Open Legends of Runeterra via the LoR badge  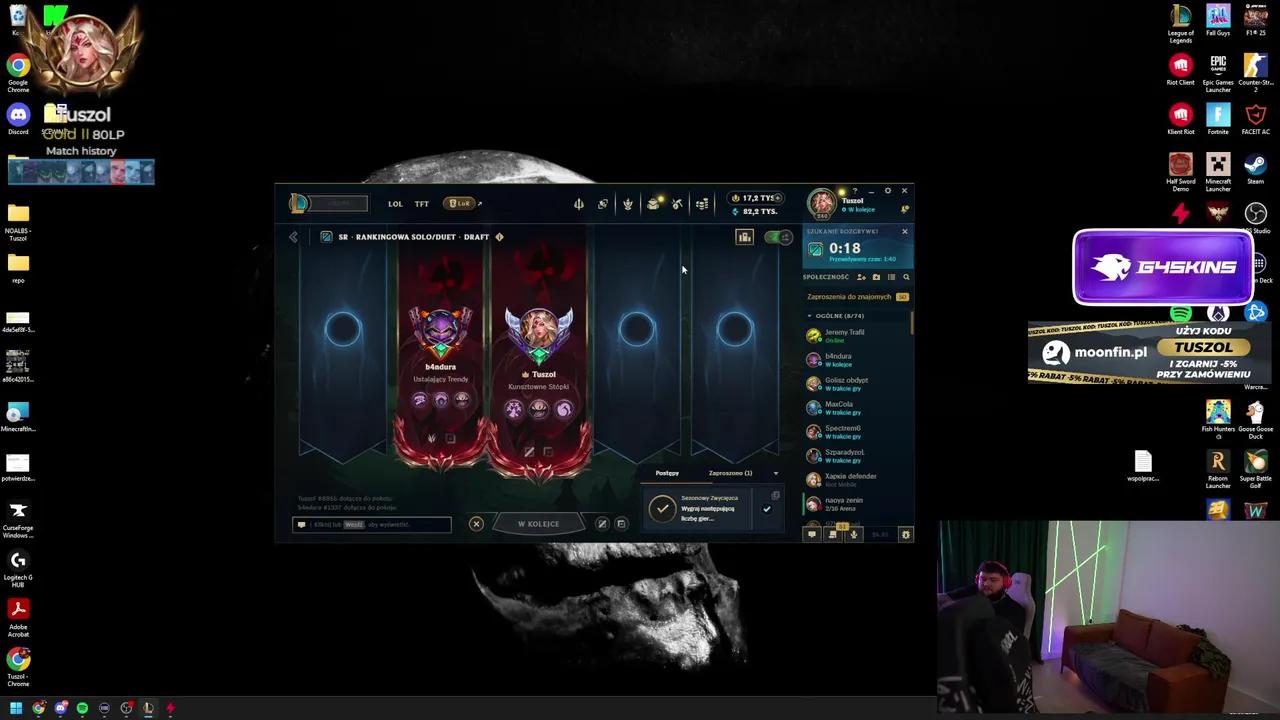(x=461, y=203)
